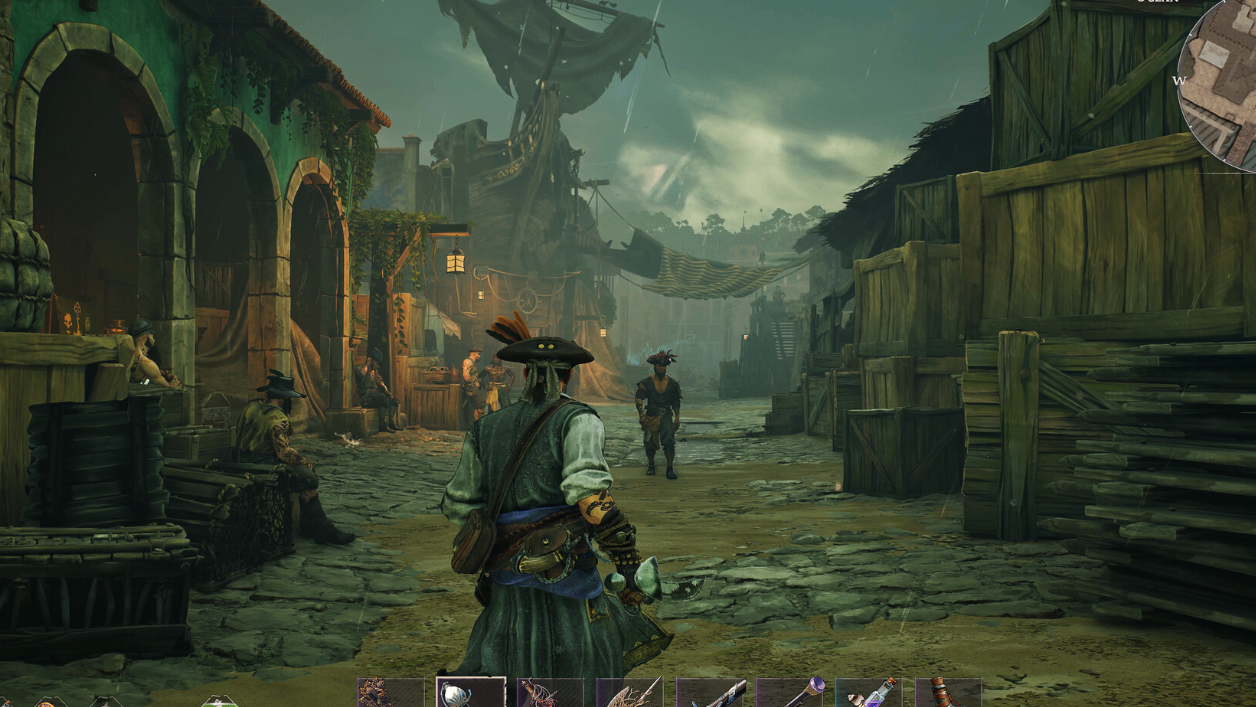Equip the purple-orb staff from the hotbar
1256x707 pixels.
[x=789, y=693]
